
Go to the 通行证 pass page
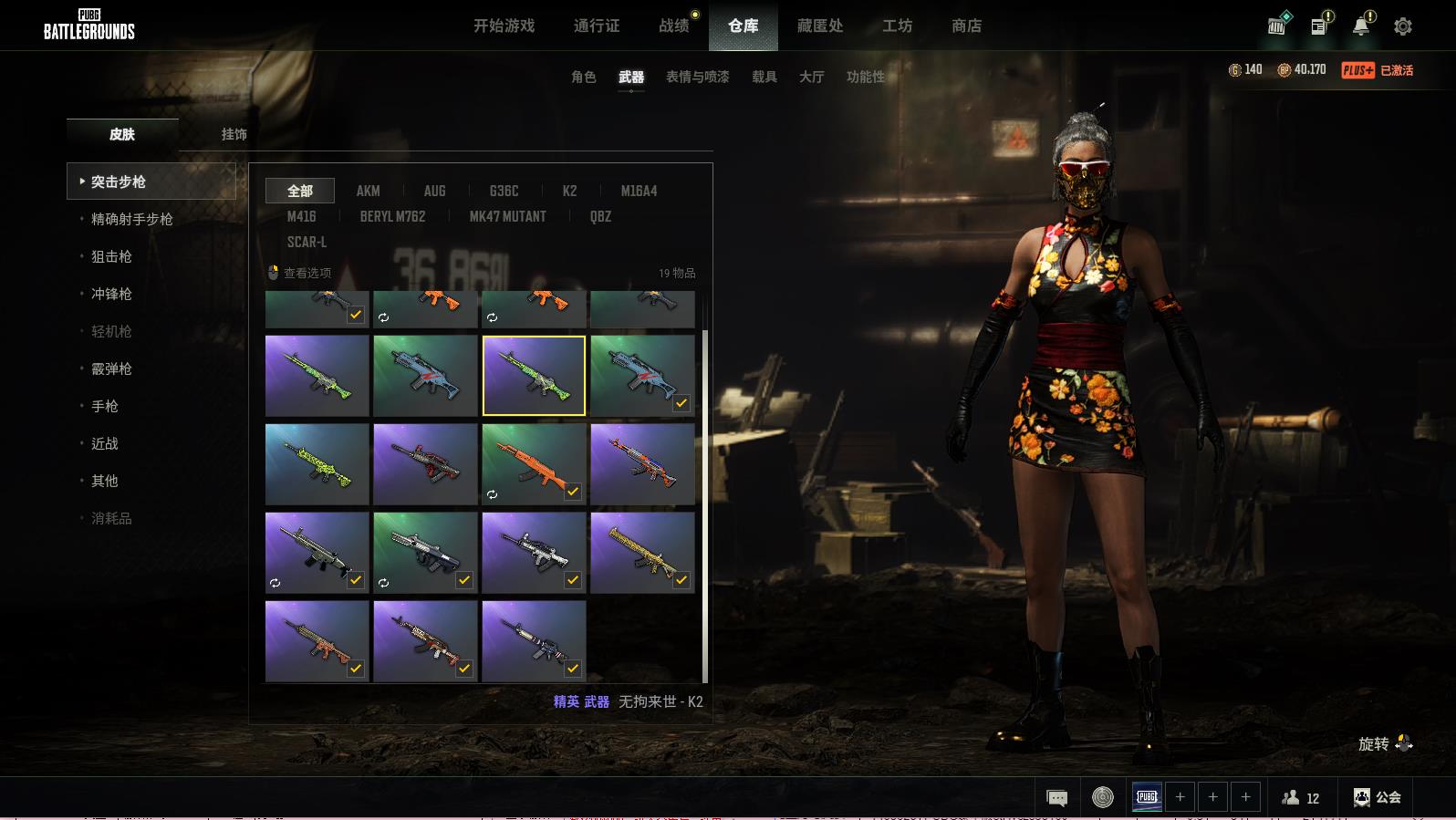[x=597, y=26]
